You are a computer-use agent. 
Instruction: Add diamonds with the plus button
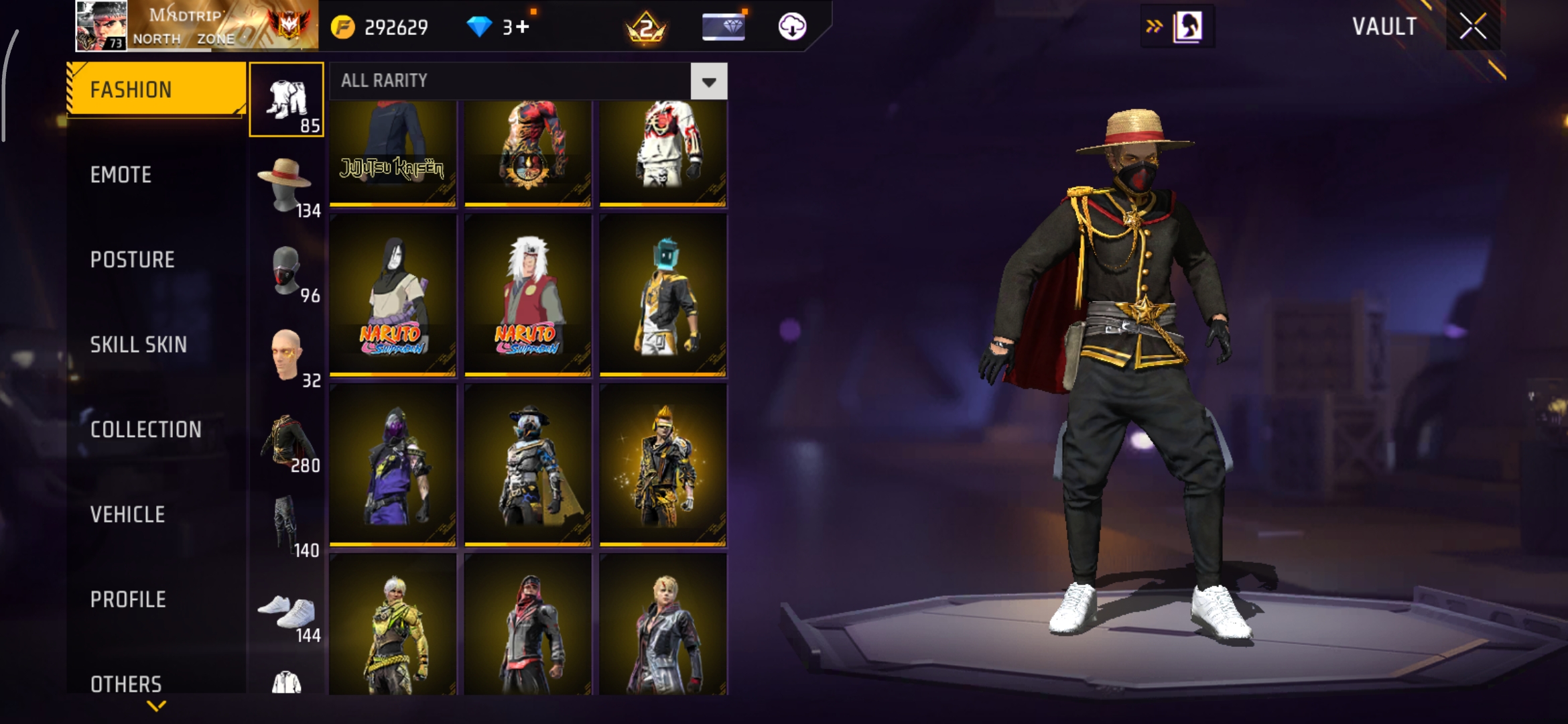tap(523, 27)
